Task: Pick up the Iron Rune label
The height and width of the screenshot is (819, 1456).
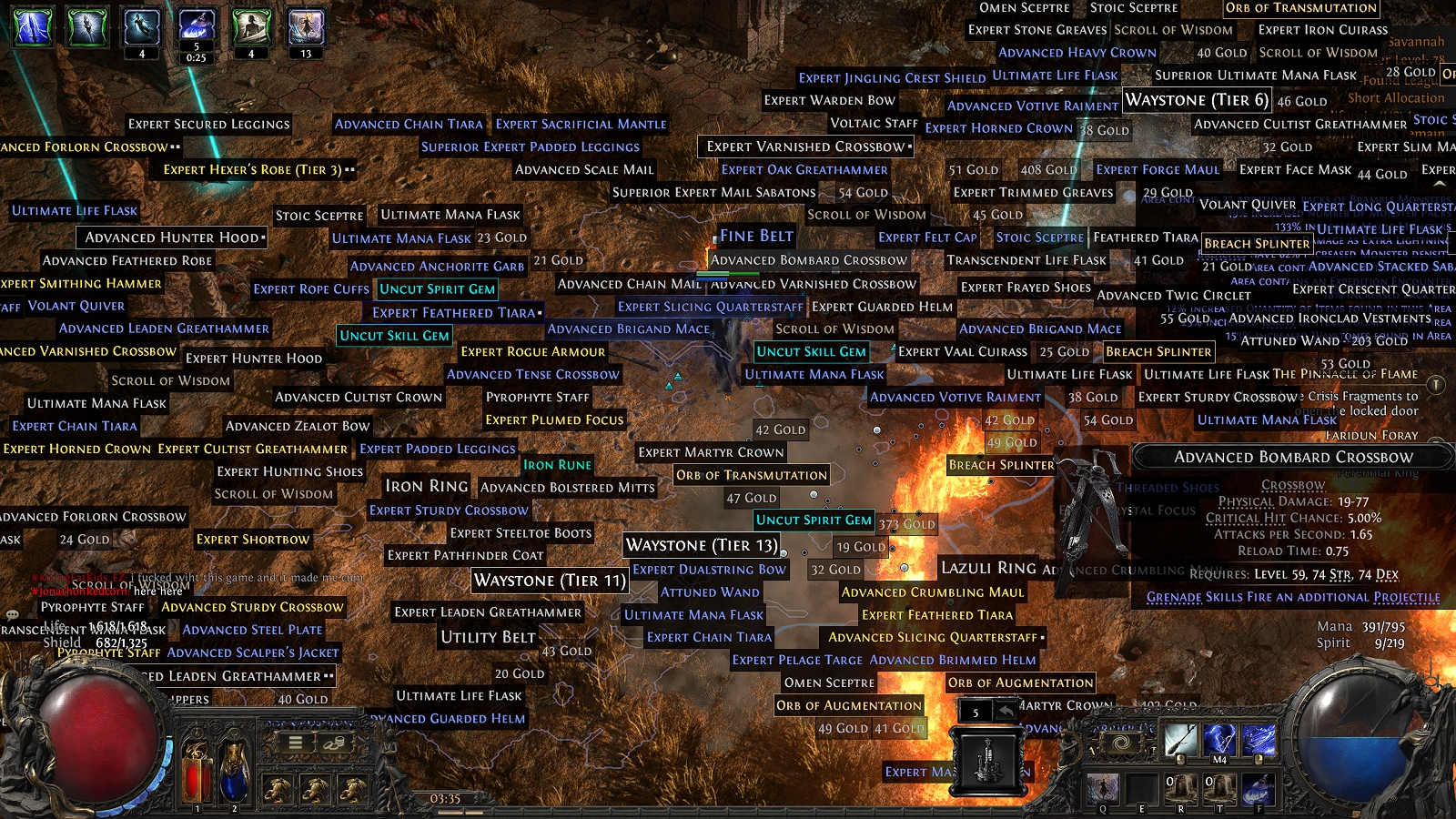Action: (557, 465)
